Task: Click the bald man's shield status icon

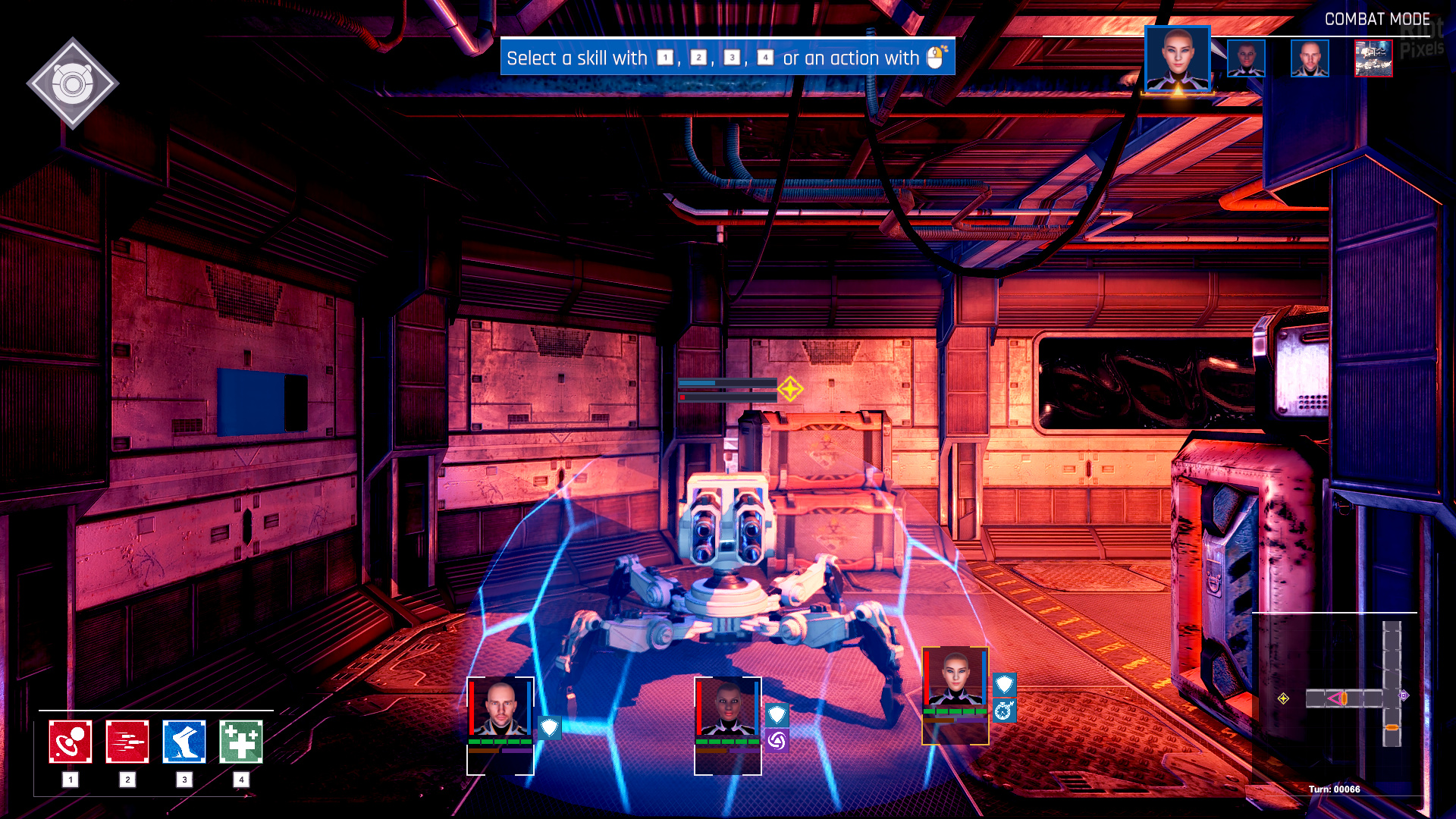Action: (550, 728)
